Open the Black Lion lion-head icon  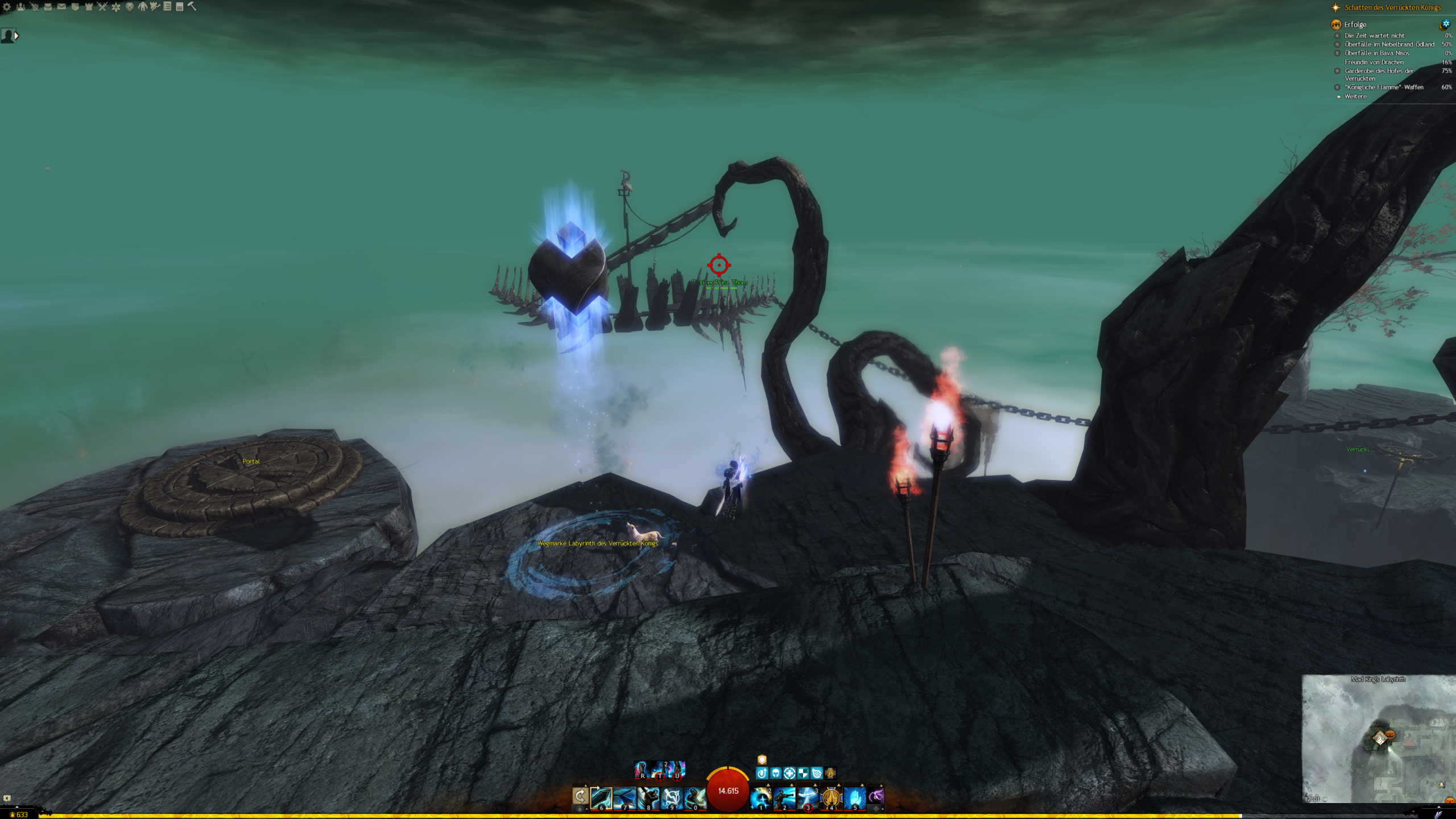click(x=130, y=7)
